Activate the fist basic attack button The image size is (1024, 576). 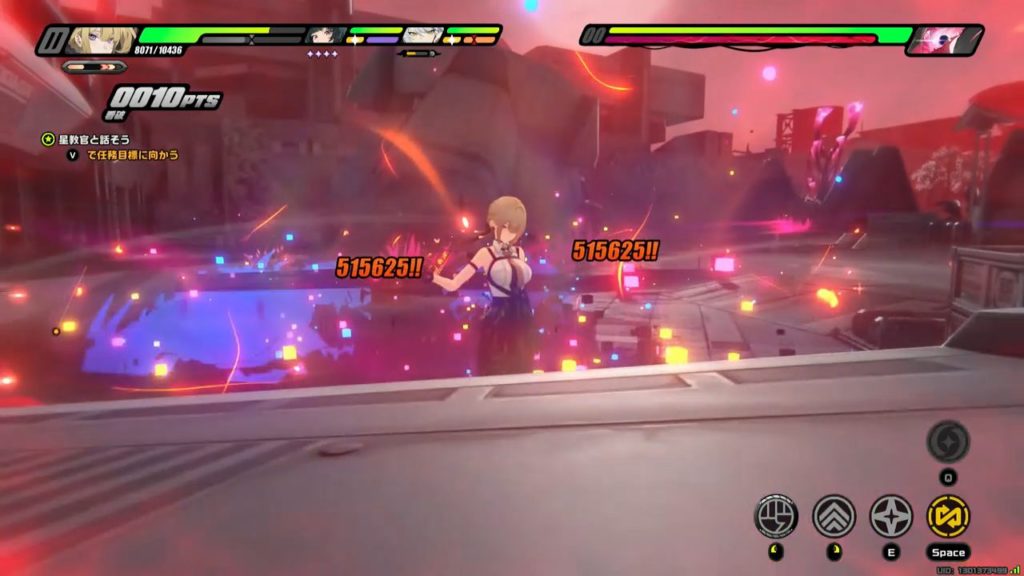point(775,515)
